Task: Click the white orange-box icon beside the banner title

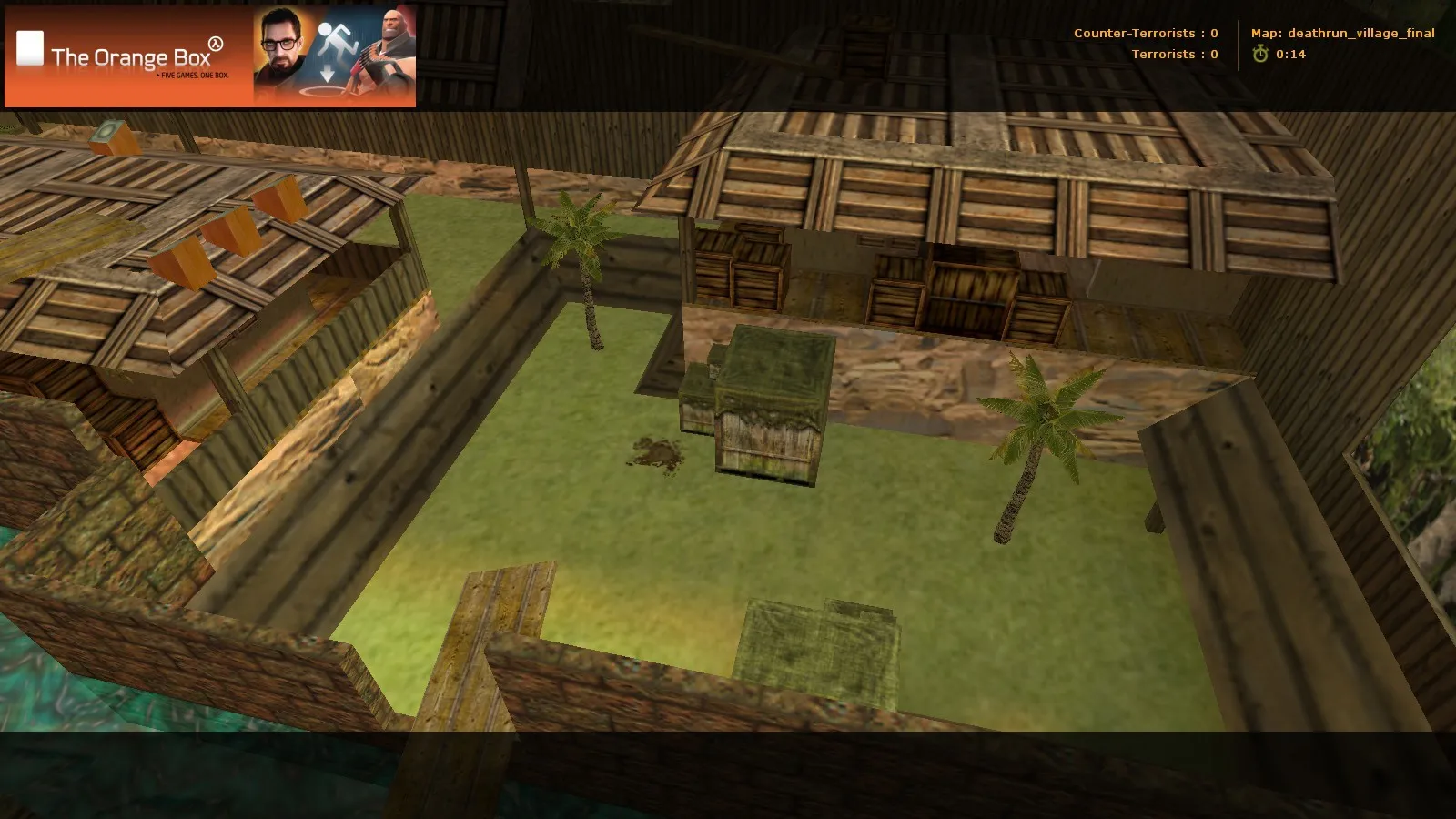Action: 30,45
